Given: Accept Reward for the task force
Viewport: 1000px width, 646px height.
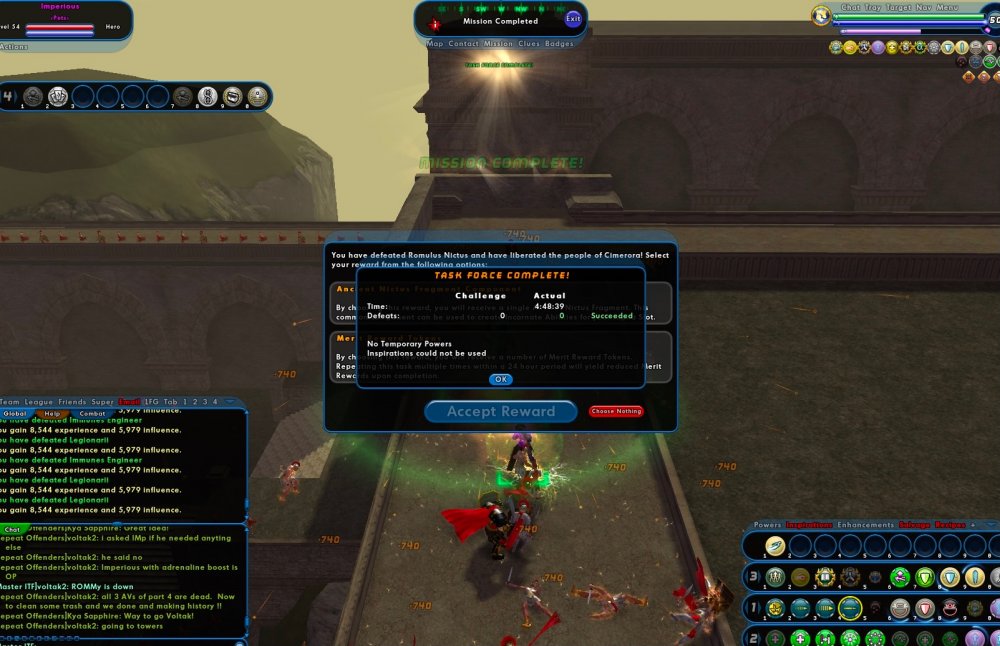Looking at the screenshot, I should coord(501,411).
